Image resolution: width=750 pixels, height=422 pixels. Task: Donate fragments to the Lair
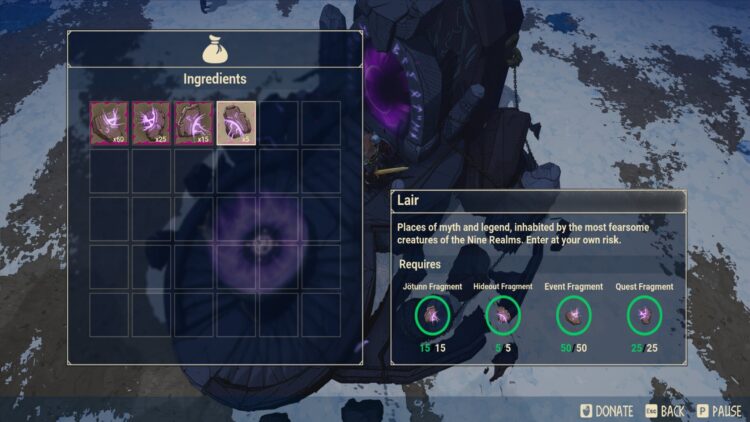coord(605,410)
